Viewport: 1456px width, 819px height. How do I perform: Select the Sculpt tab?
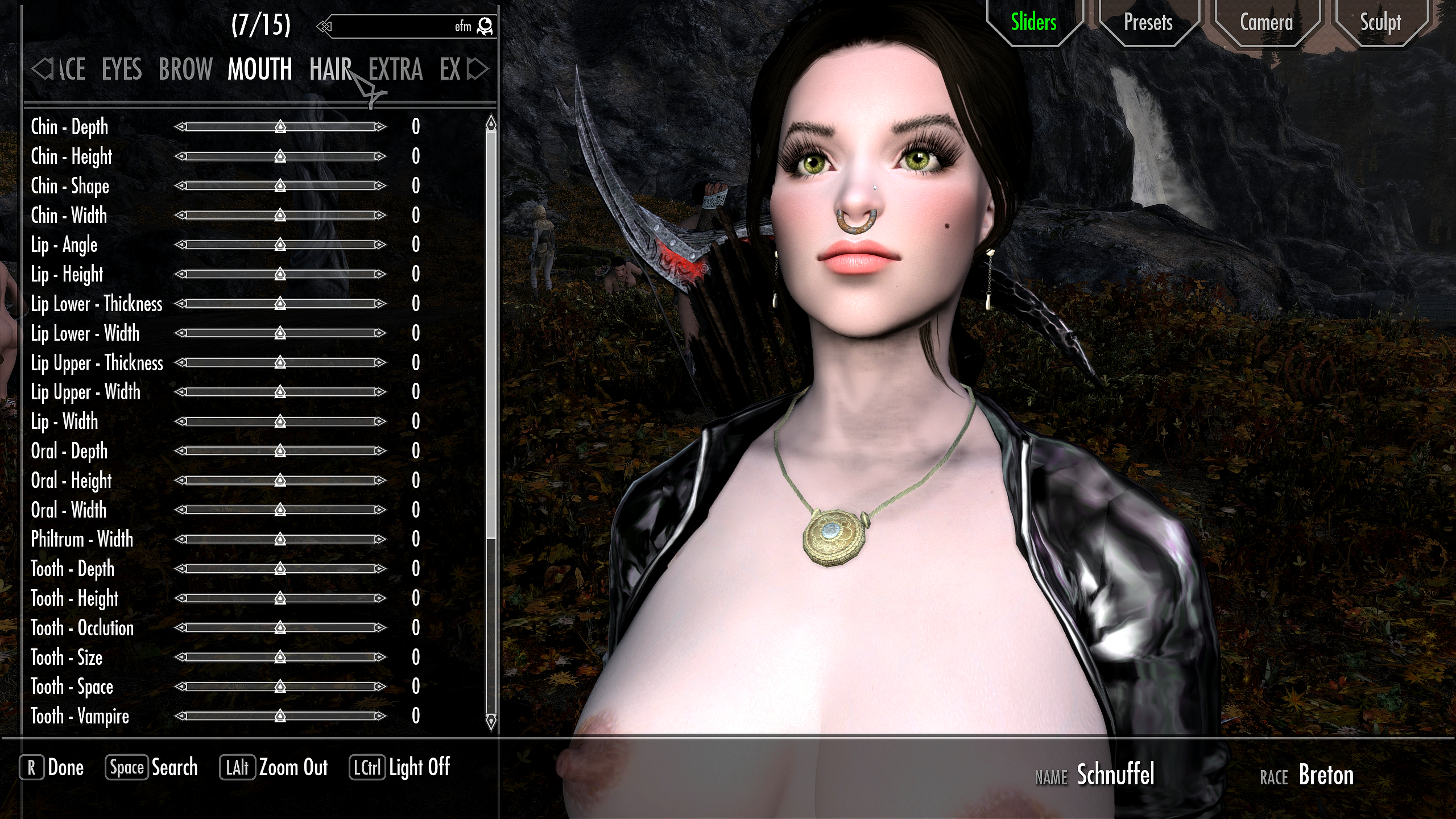[1380, 23]
